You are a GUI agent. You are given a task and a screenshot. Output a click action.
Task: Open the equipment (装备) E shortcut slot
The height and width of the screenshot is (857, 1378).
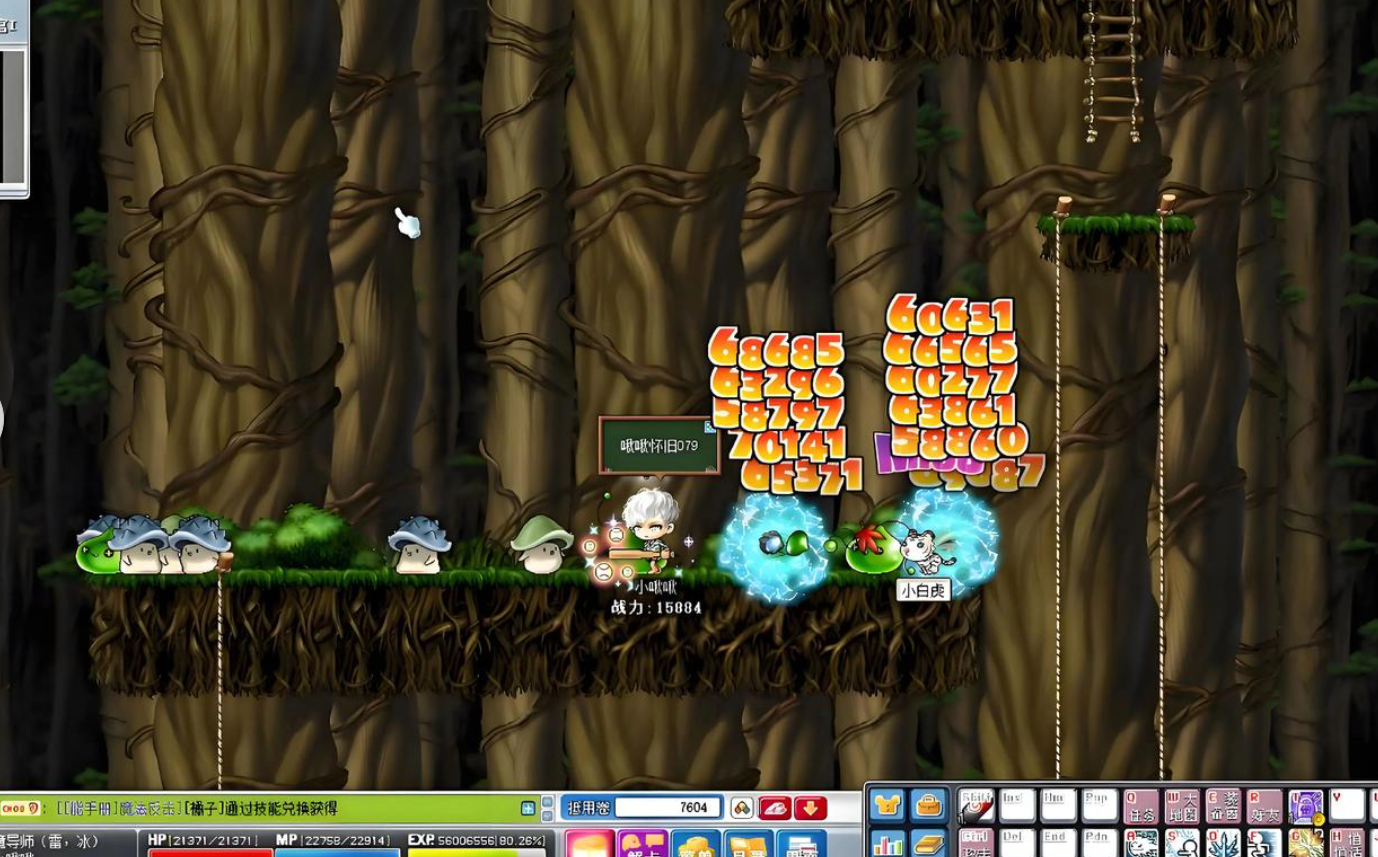point(1223,806)
